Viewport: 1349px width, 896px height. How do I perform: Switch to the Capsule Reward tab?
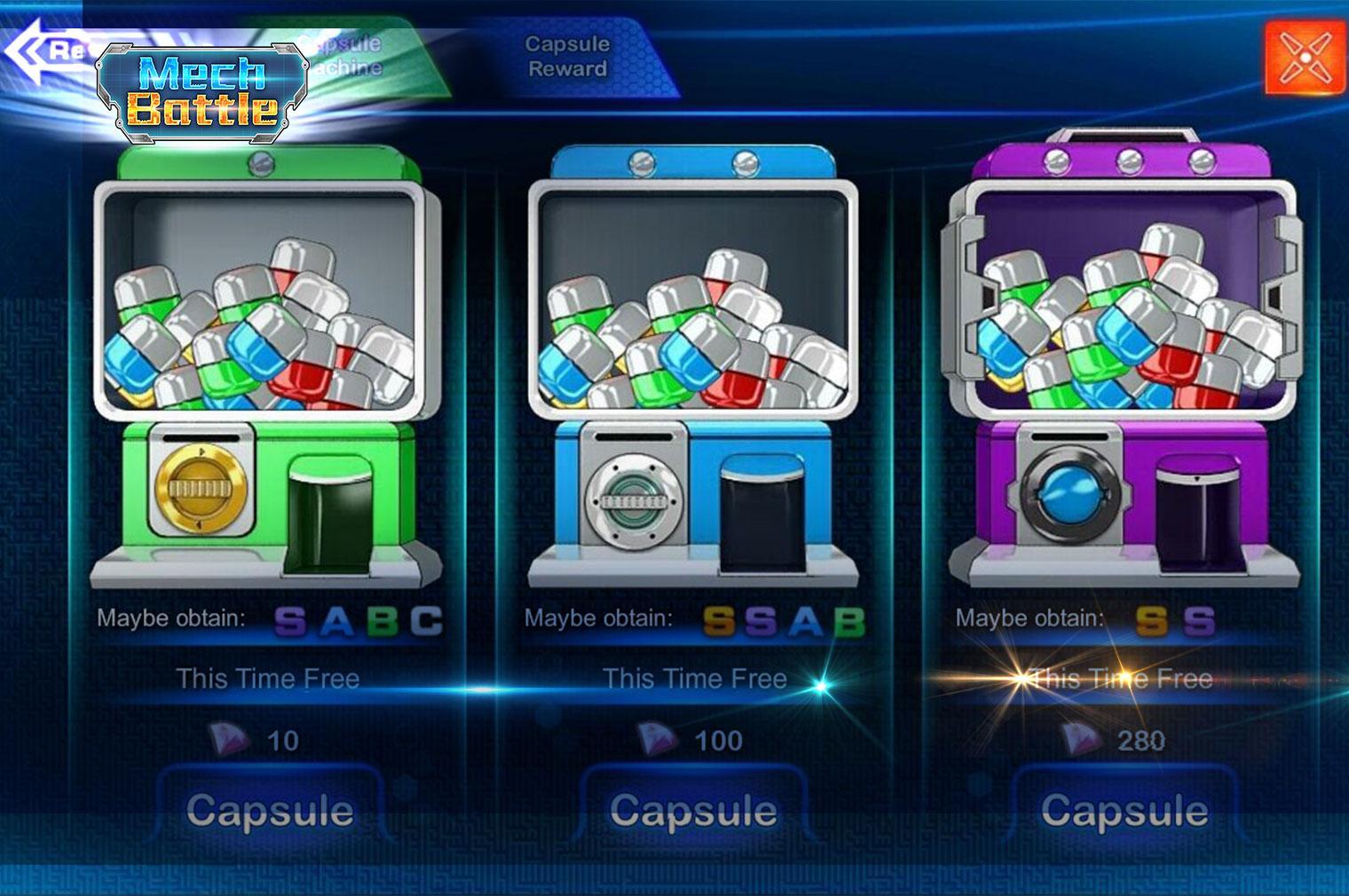point(568,57)
